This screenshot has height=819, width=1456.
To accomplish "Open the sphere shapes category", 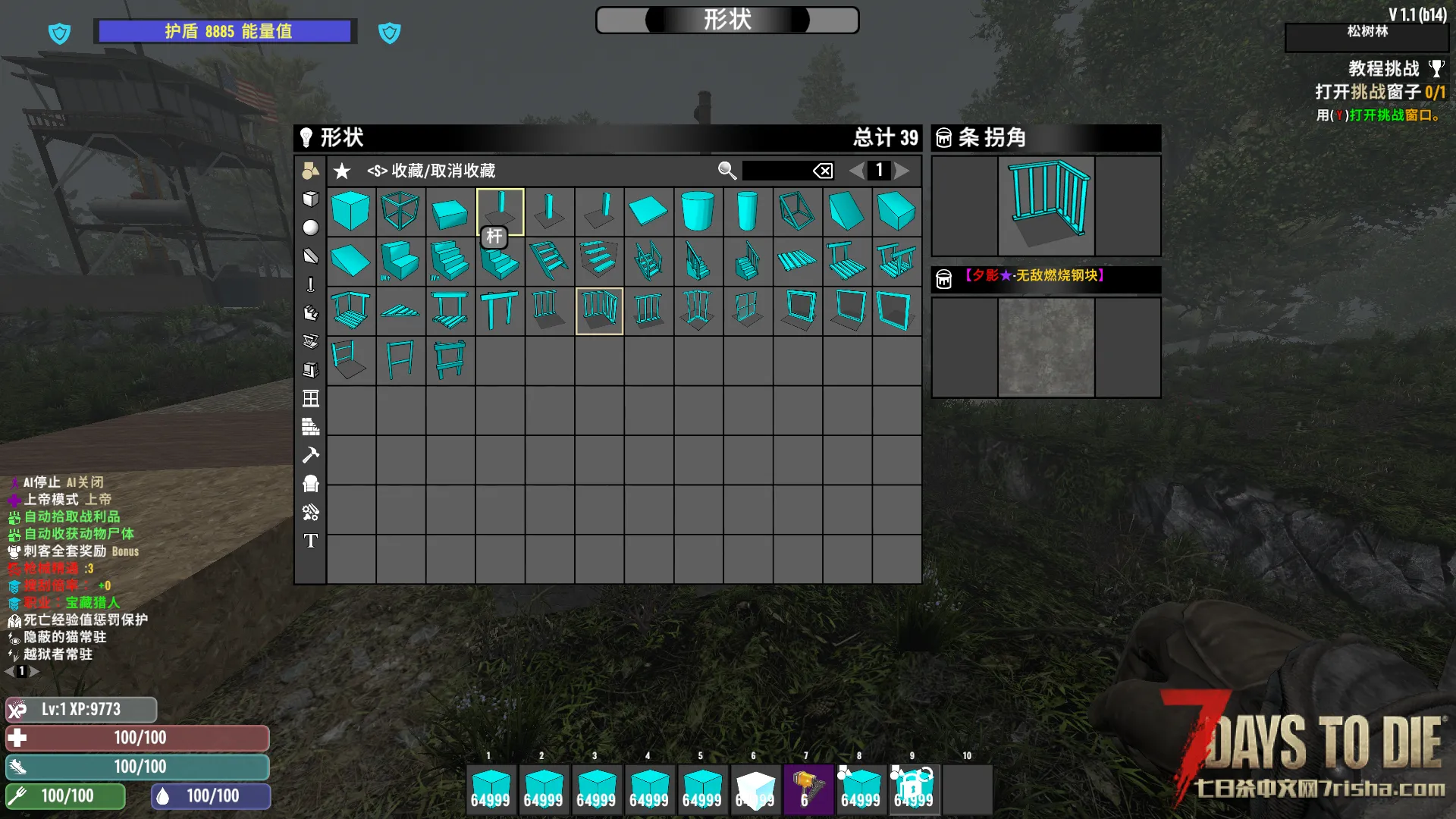I will click(311, 227).
